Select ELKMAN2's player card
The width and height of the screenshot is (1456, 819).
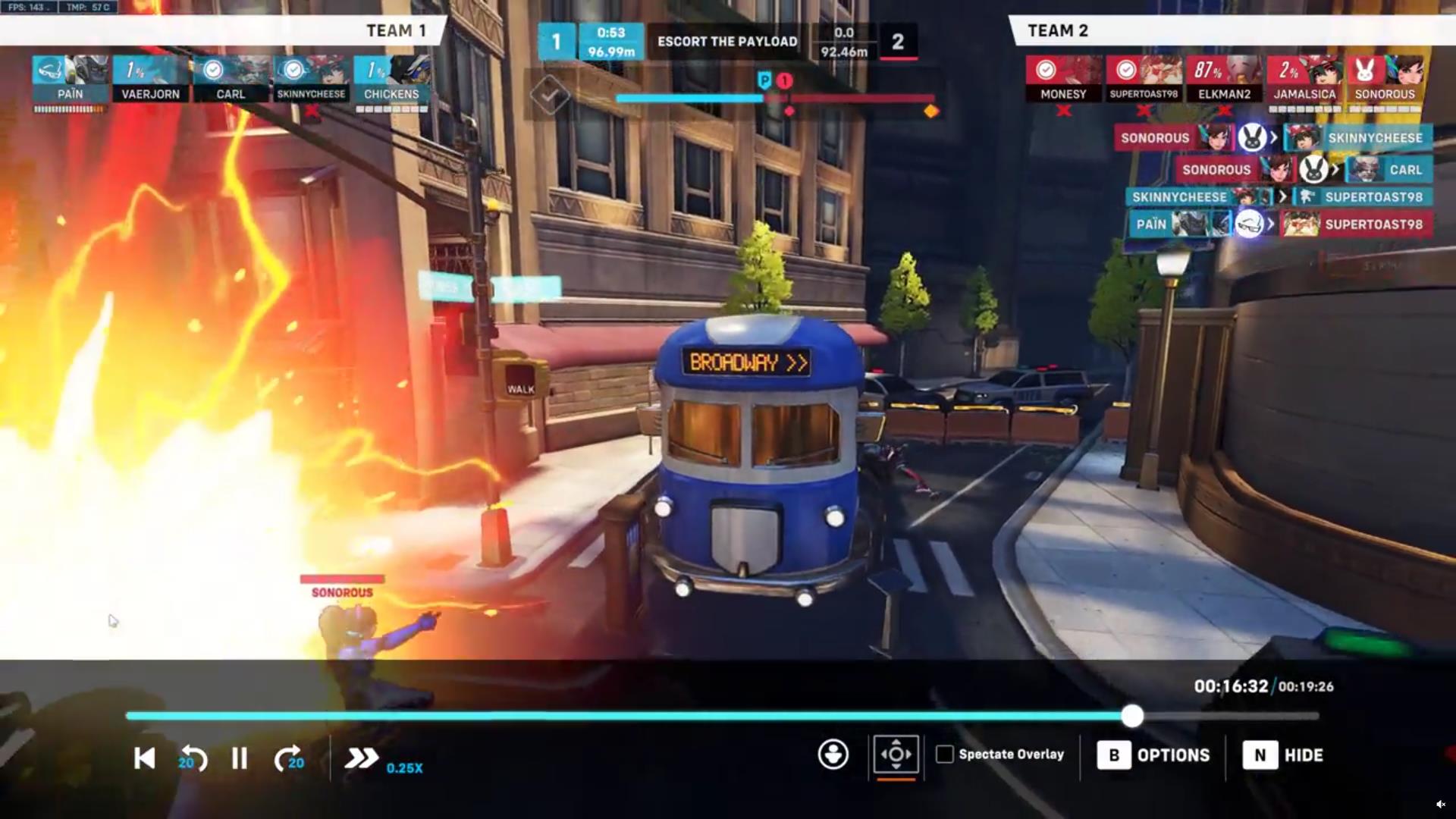click(x=1224, y=79)
